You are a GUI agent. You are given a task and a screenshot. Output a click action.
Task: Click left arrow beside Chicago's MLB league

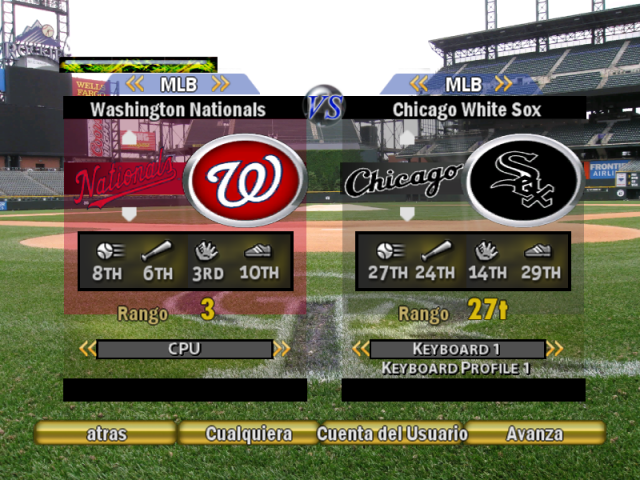[x=418, y=84]
